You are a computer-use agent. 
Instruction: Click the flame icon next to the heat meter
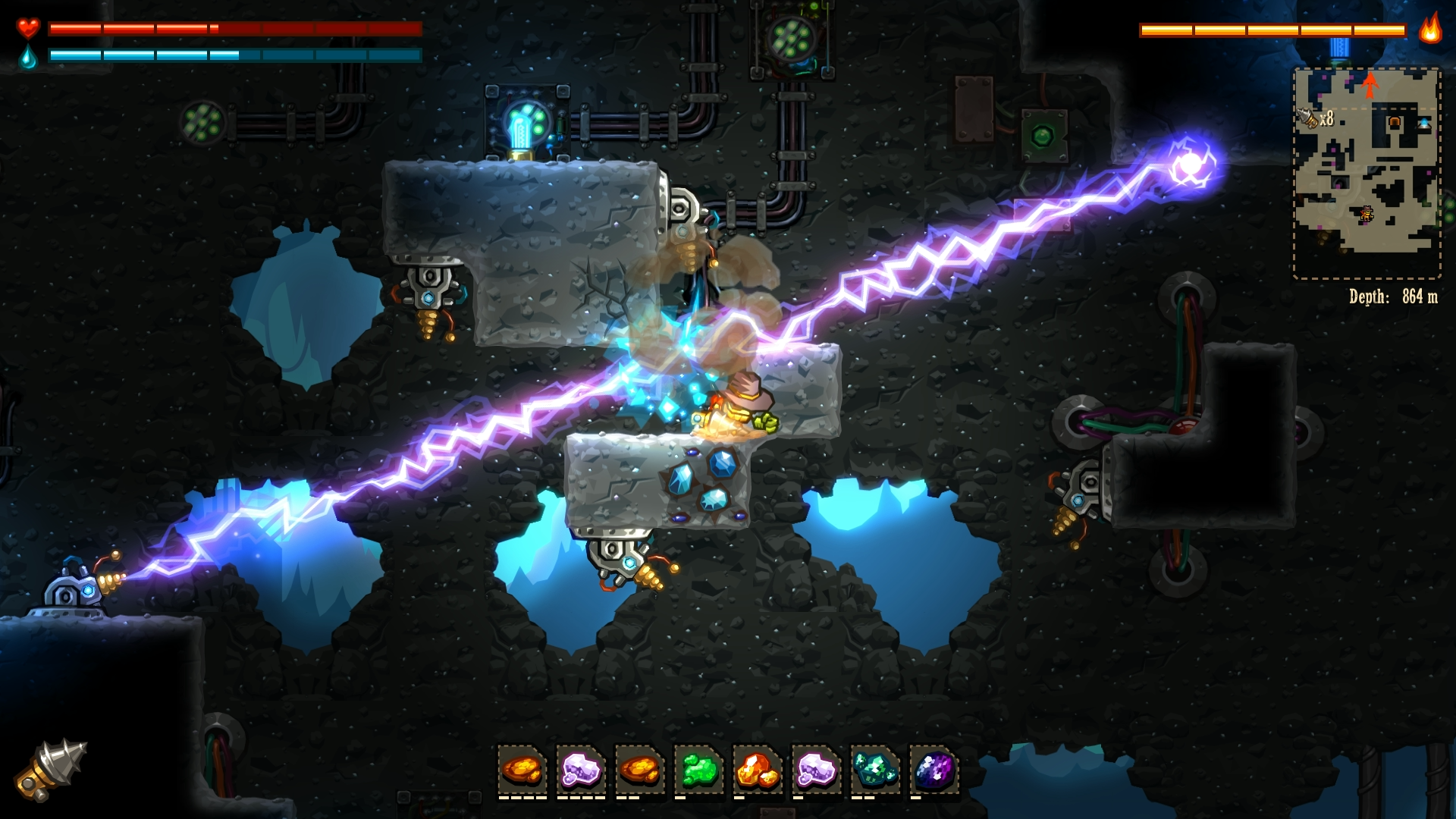[x=1430, y=31]
